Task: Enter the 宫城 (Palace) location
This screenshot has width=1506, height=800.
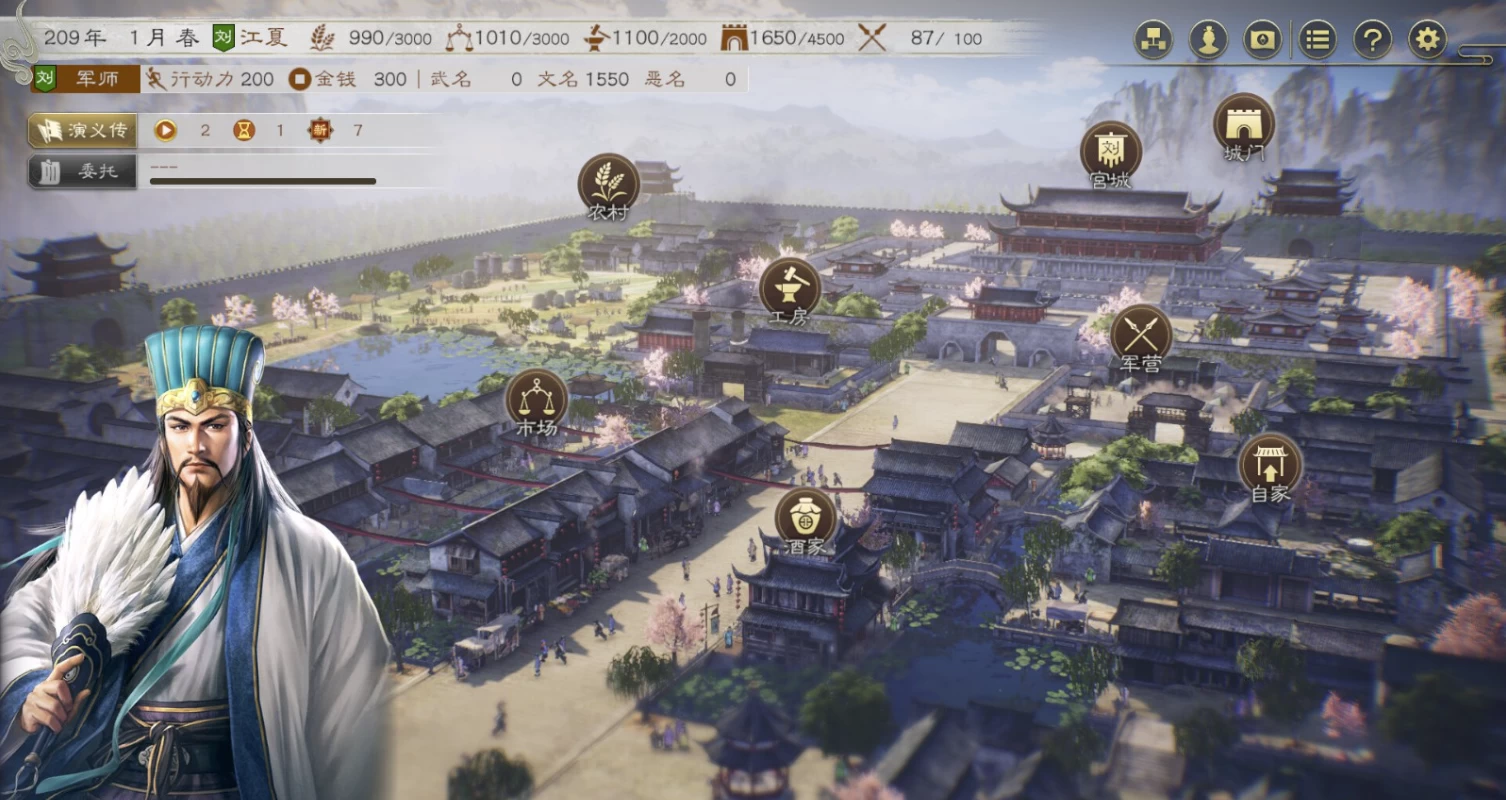Action: 1110,152
